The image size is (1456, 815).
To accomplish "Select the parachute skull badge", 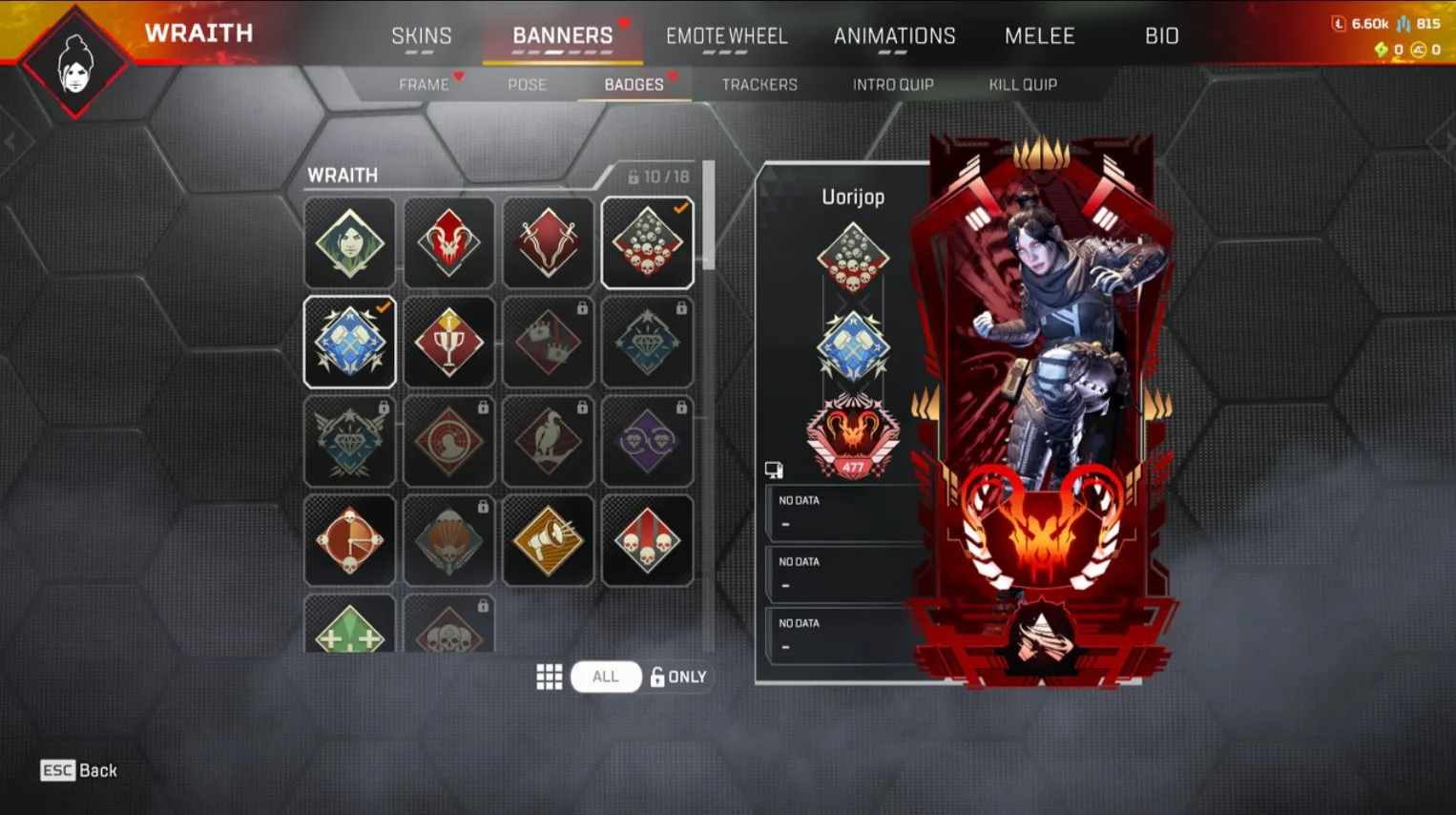I will point(448,539).
